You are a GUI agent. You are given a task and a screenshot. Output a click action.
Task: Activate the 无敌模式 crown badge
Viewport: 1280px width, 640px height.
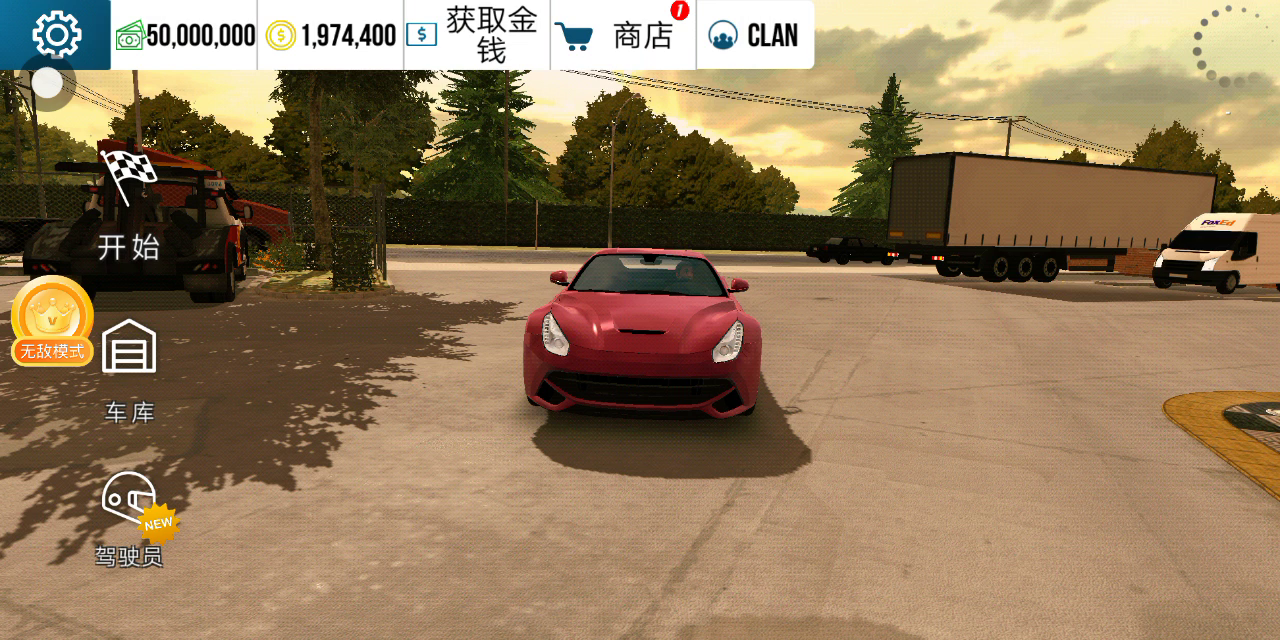[x=52, y=322]
